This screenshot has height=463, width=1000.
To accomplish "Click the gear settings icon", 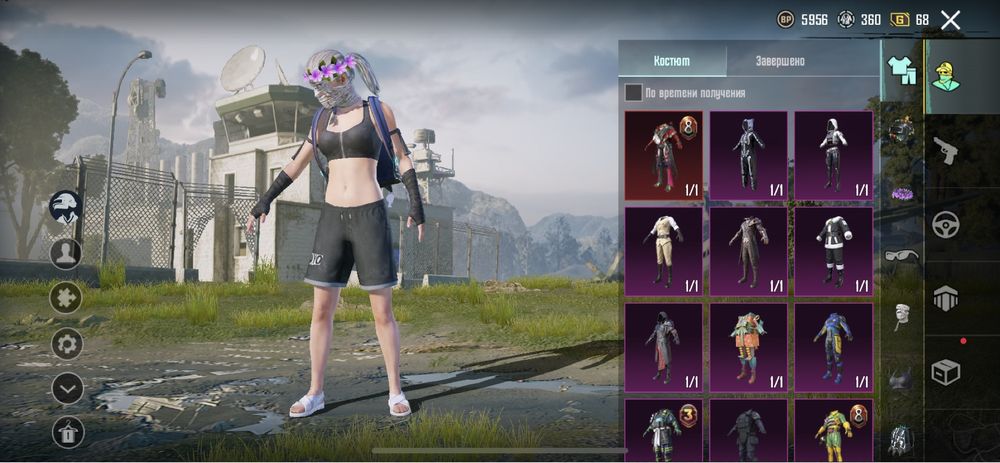I will point(67,345).
